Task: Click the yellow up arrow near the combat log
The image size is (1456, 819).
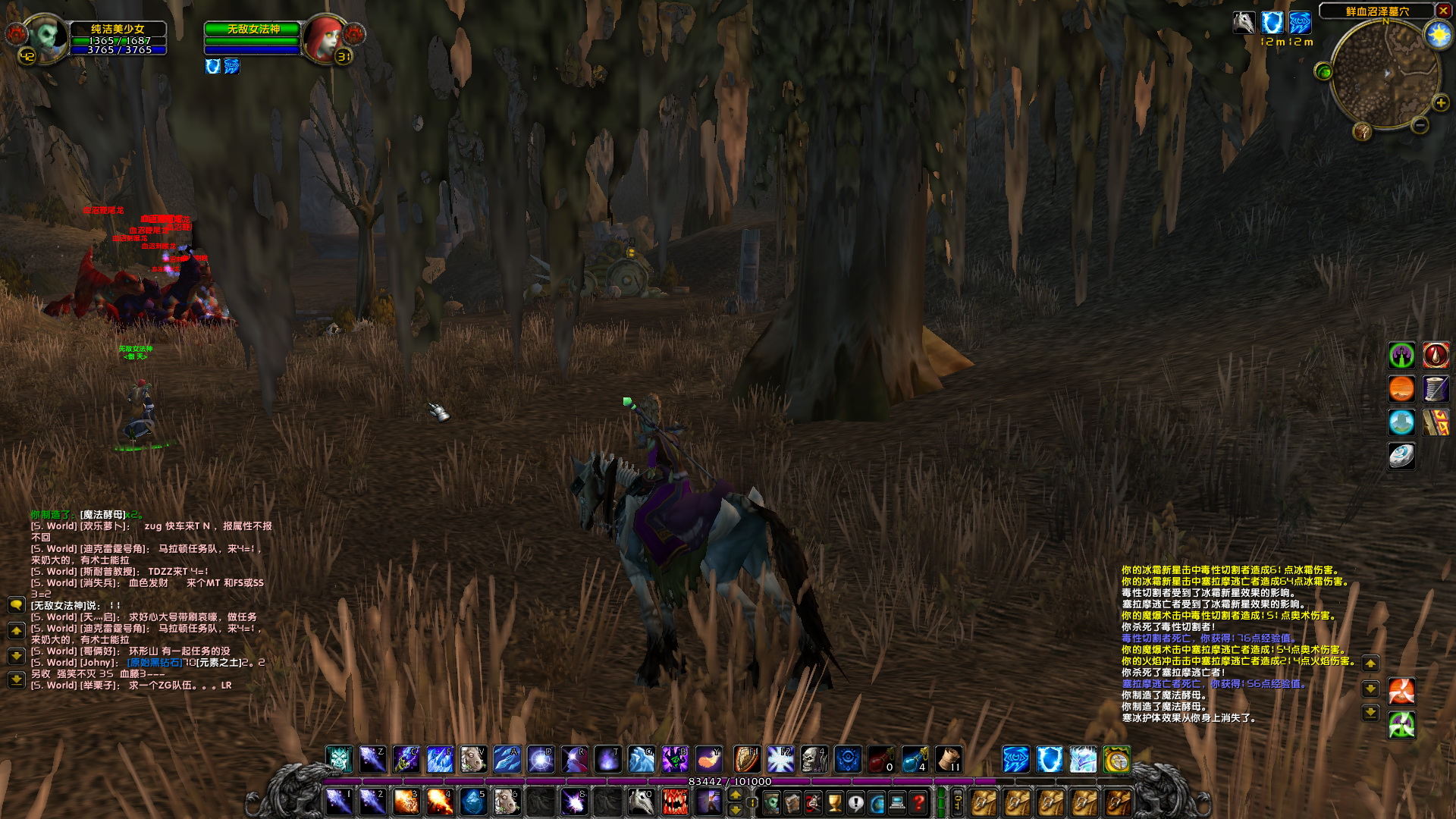Action: coord(1370,664)
